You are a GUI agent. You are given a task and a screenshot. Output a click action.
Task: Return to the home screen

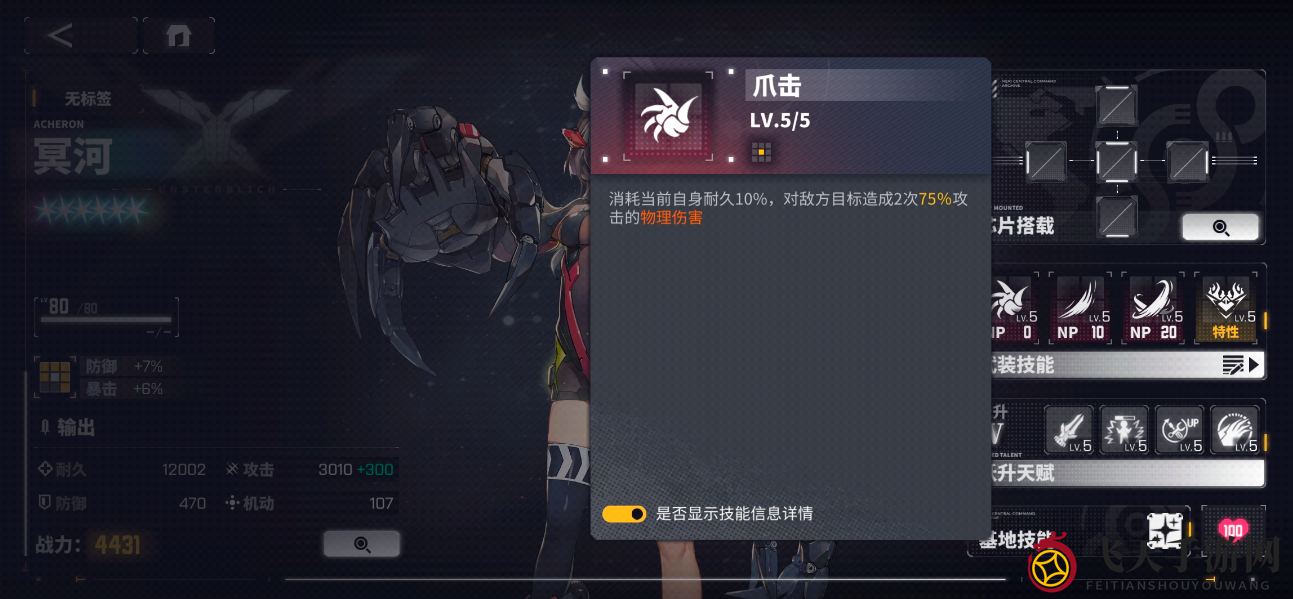click(x=179, y=36)
